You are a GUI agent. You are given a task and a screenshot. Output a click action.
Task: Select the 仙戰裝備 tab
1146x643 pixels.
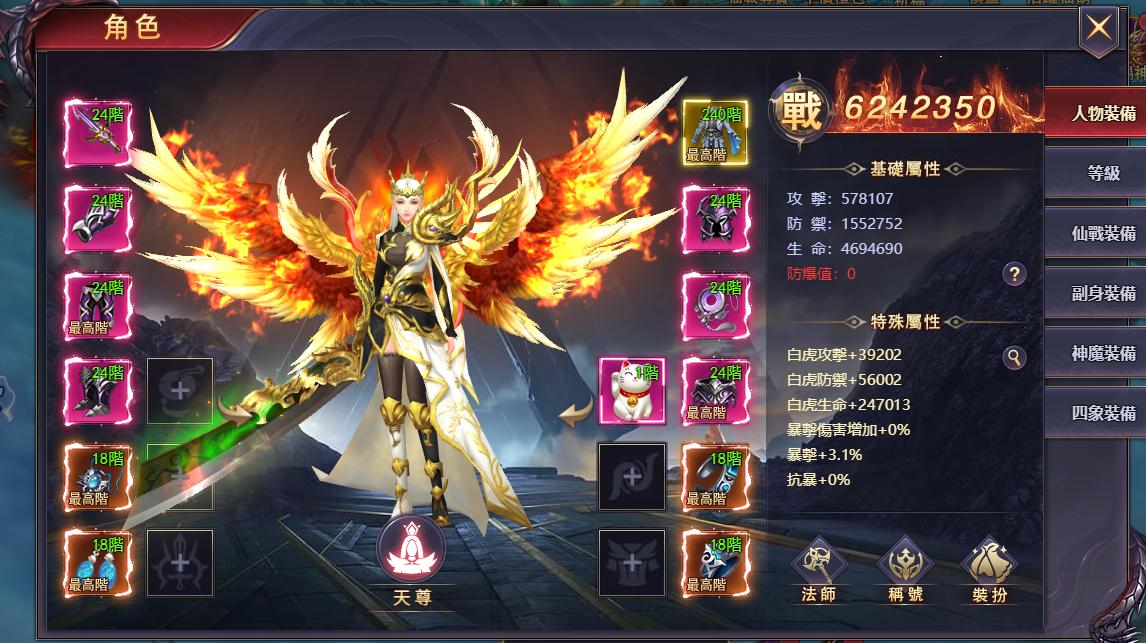[x=1102, y=233]
